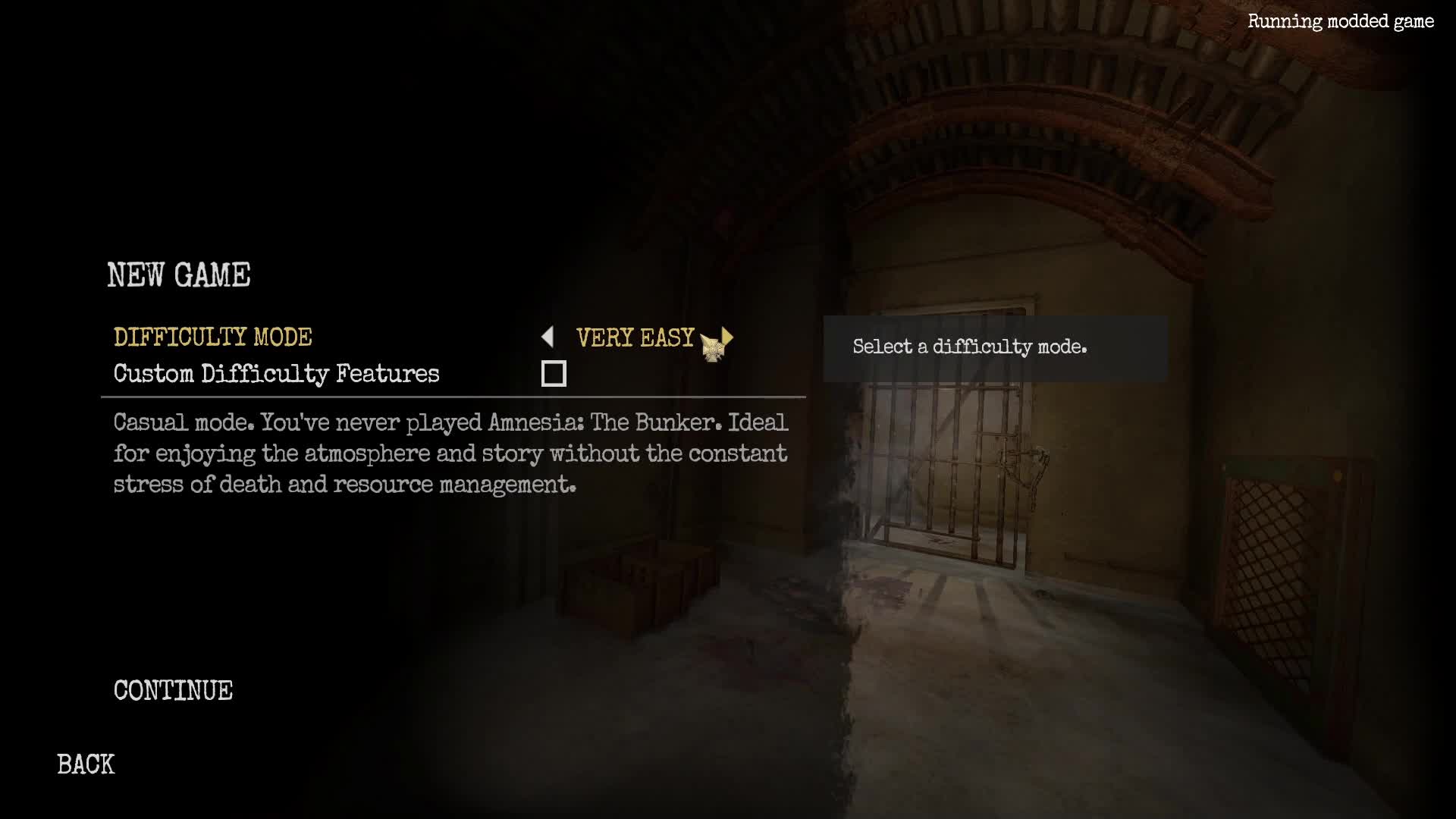Cycle difficulty backward with the left chevron
Image resolution: width=1456 pixels, height=819 pixels.
point(548,337)
